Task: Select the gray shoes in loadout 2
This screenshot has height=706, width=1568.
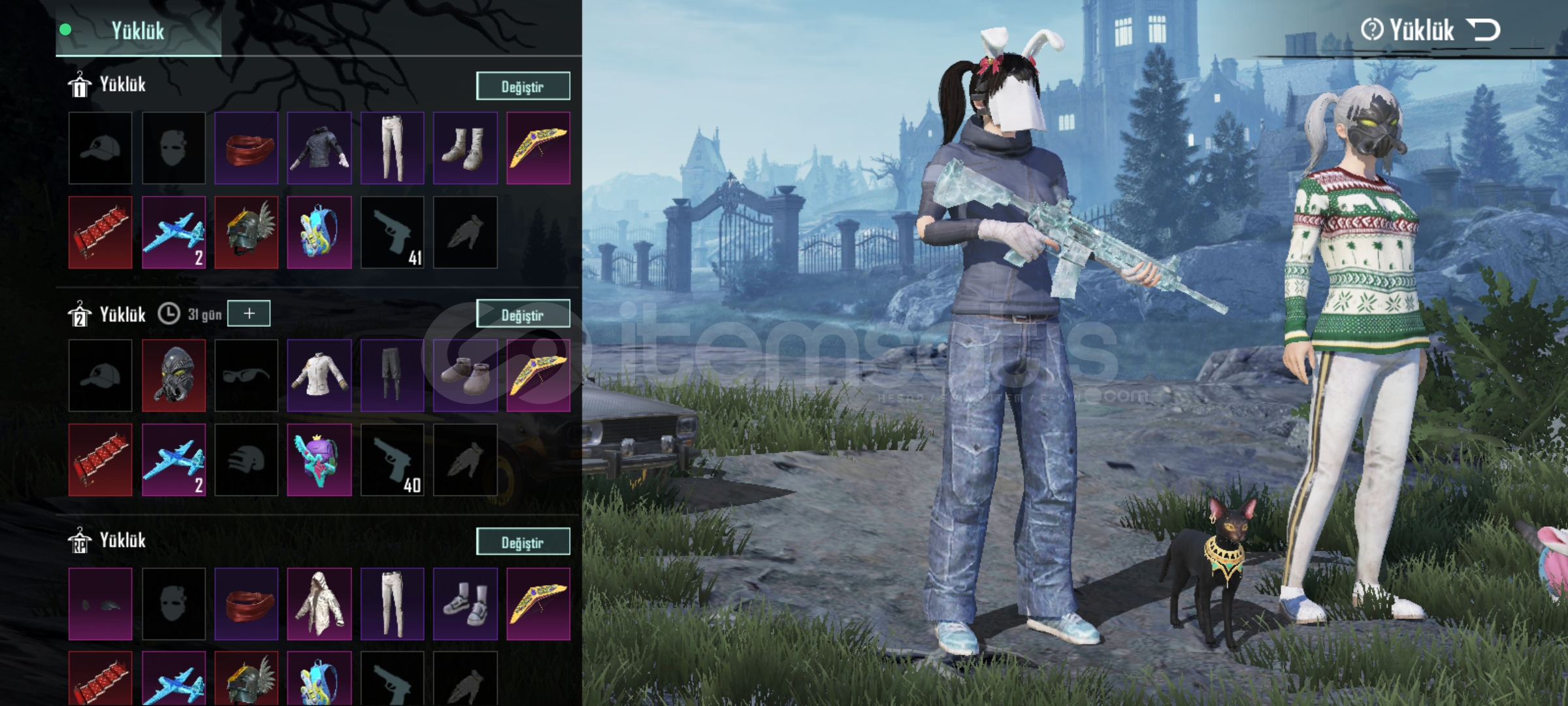Action: pos(465,375)
